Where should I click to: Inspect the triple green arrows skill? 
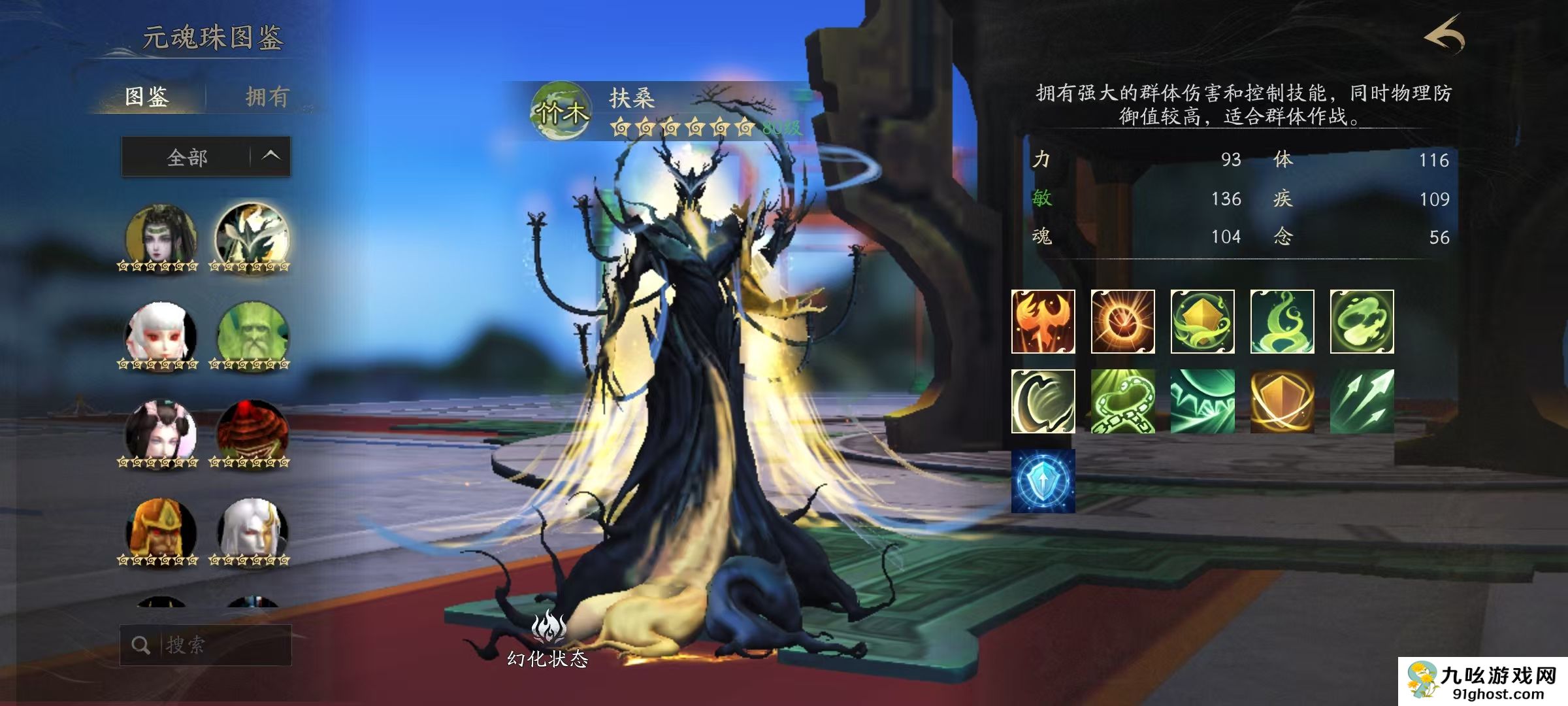1362,401
